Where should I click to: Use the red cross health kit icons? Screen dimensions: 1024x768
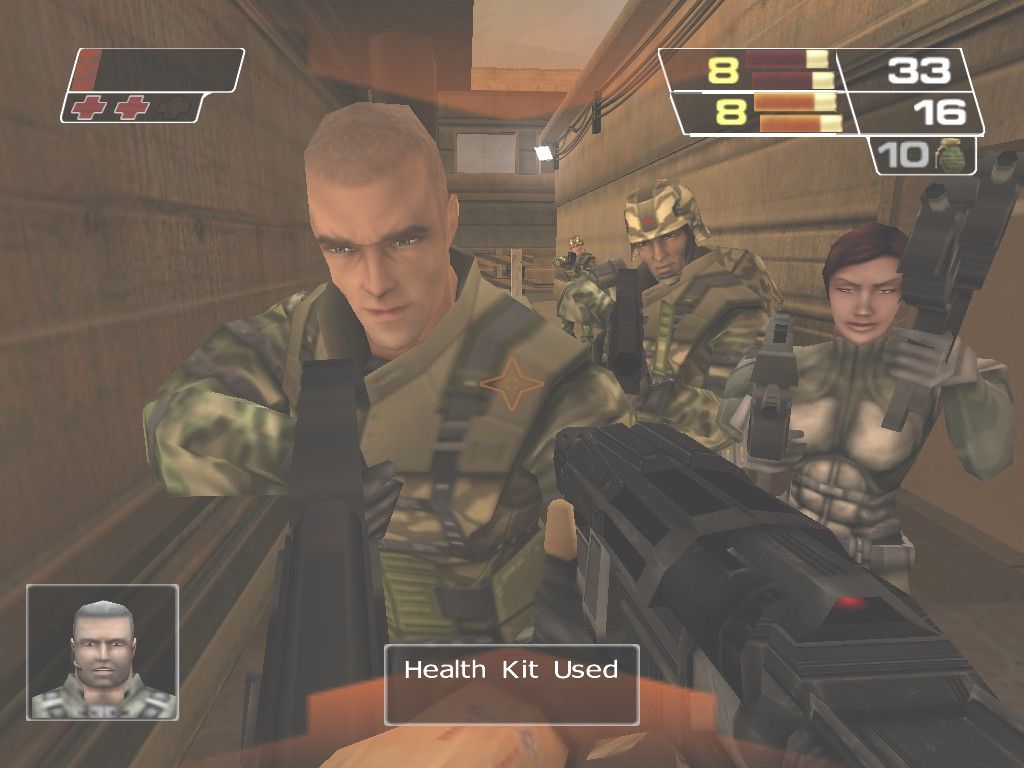[x=110, y=108]
